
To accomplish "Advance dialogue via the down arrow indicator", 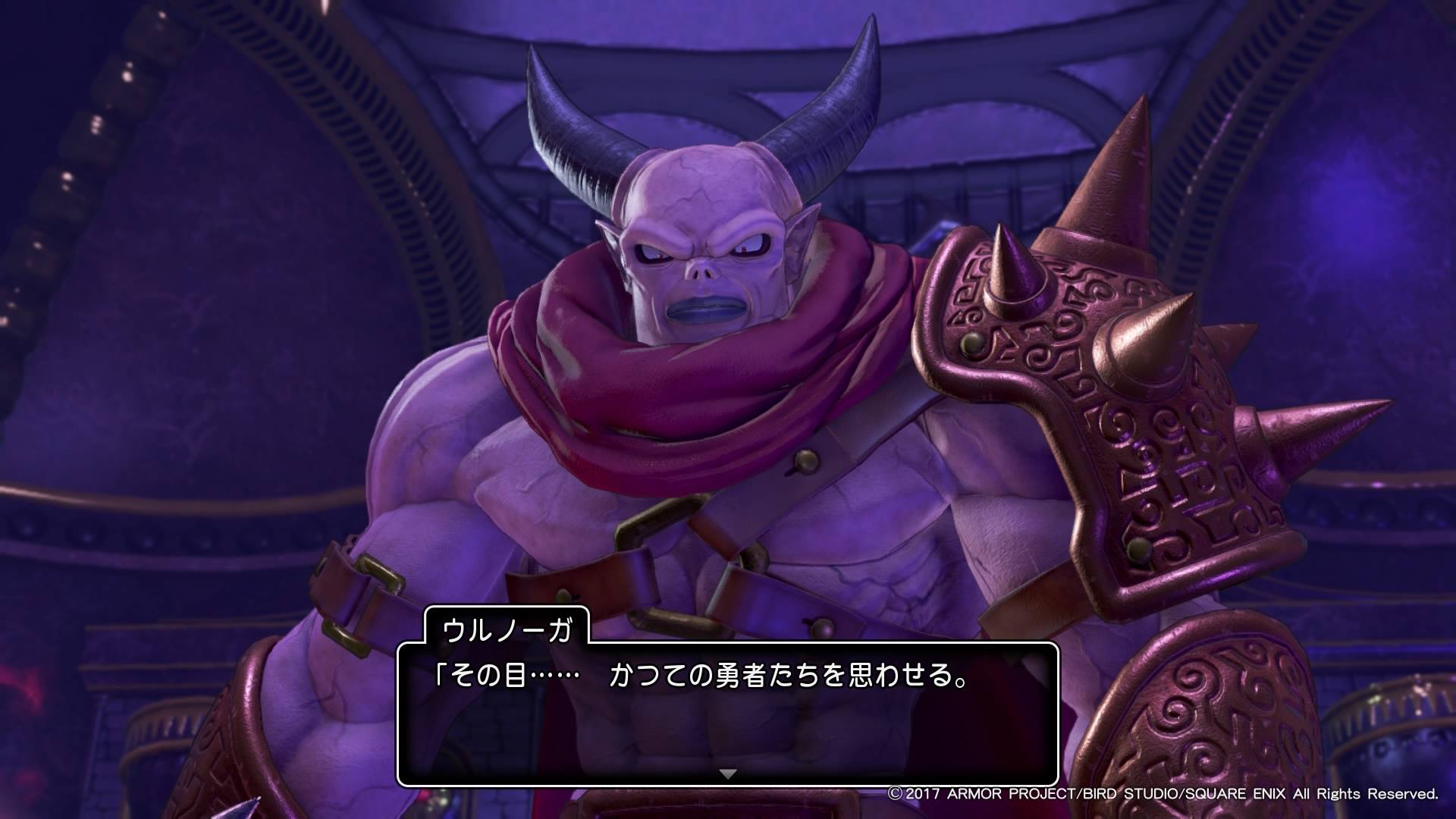I will coord(727,774).
